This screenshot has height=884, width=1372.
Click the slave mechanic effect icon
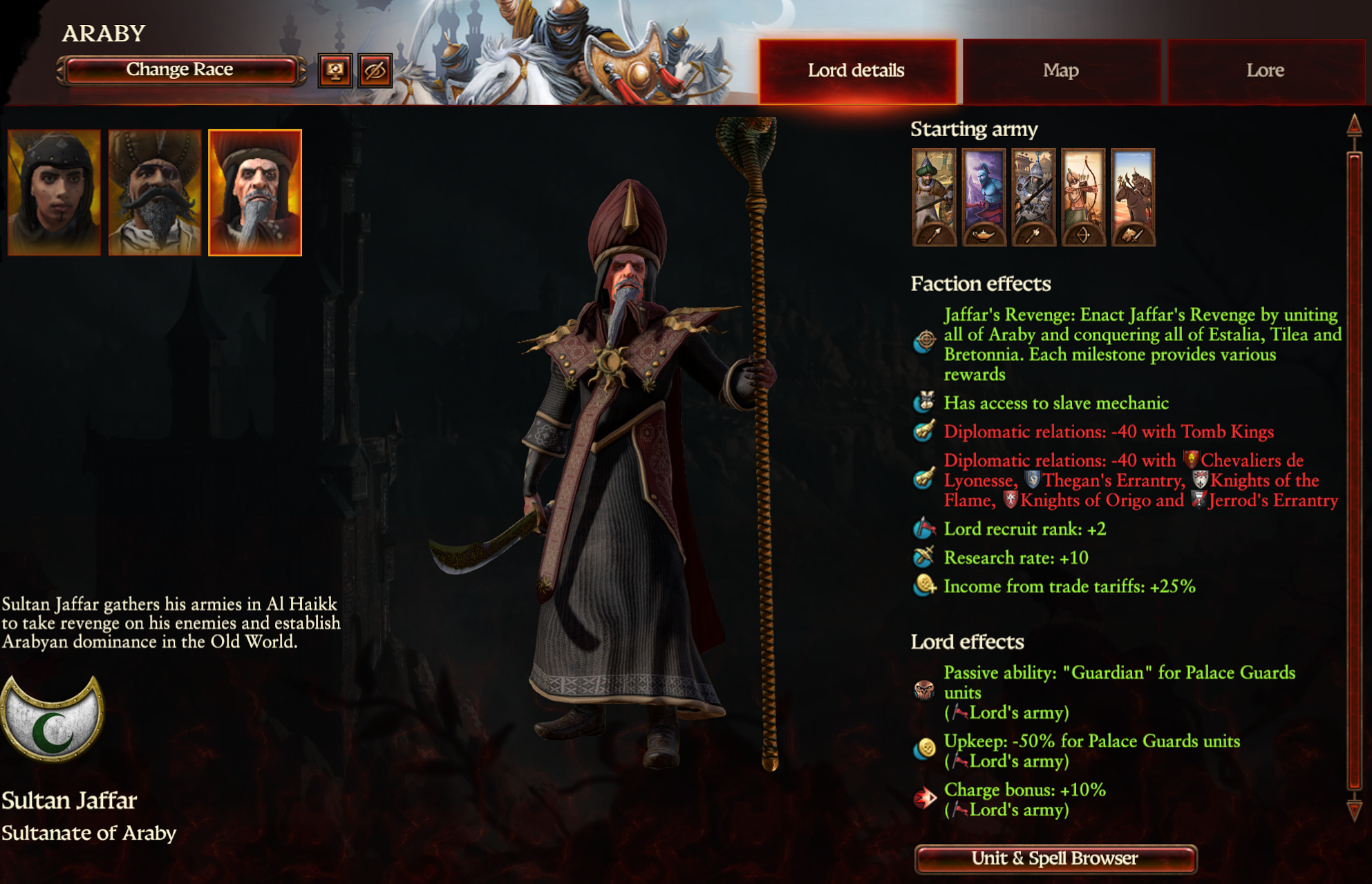point(924,402)
